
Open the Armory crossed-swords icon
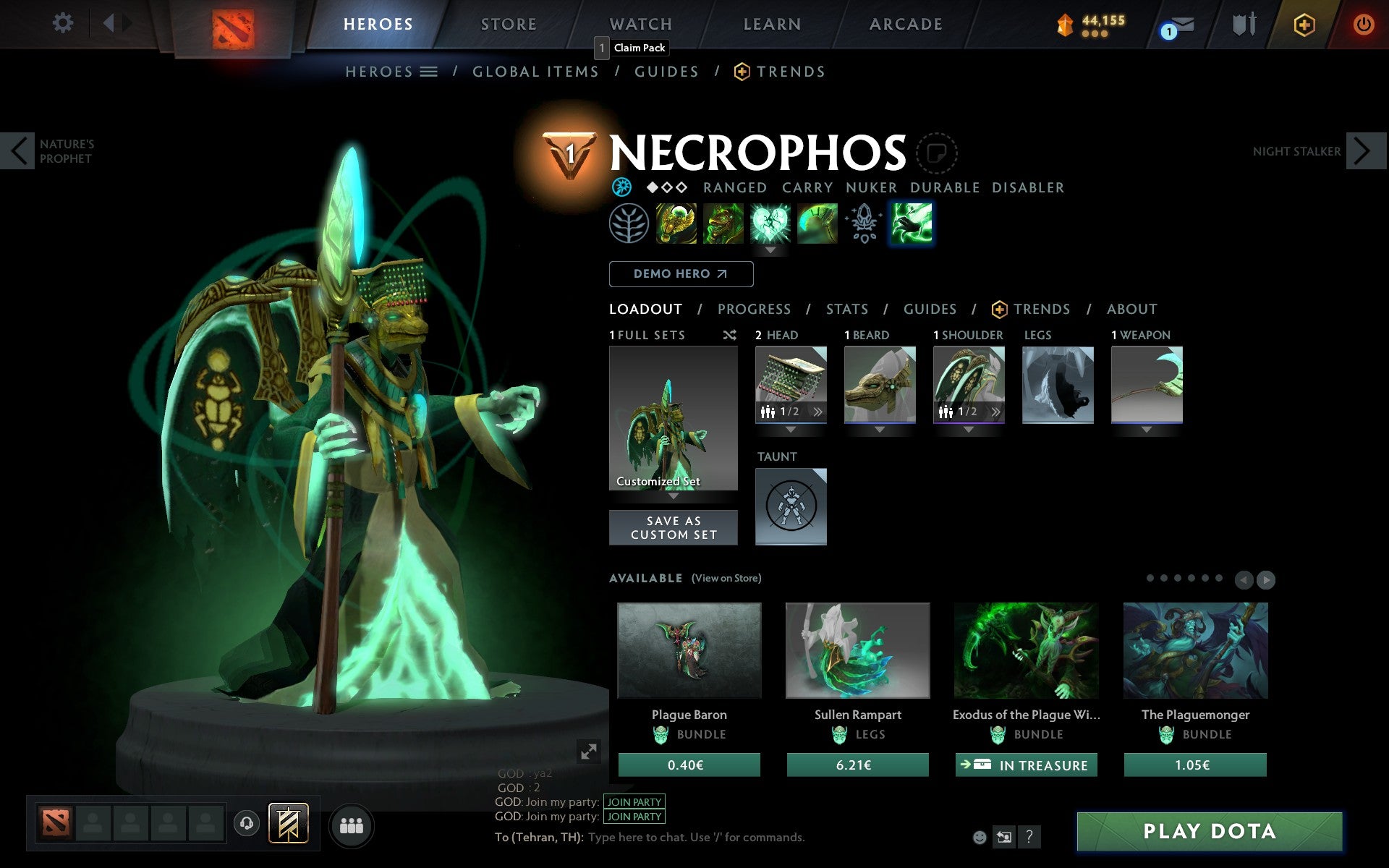click(x=1243, y=24)
